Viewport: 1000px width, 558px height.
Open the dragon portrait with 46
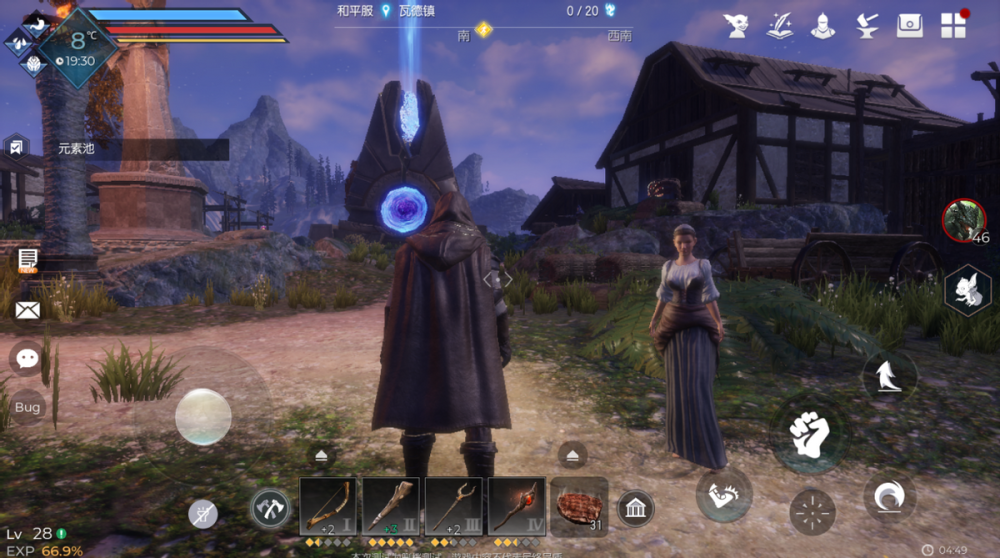964,220
